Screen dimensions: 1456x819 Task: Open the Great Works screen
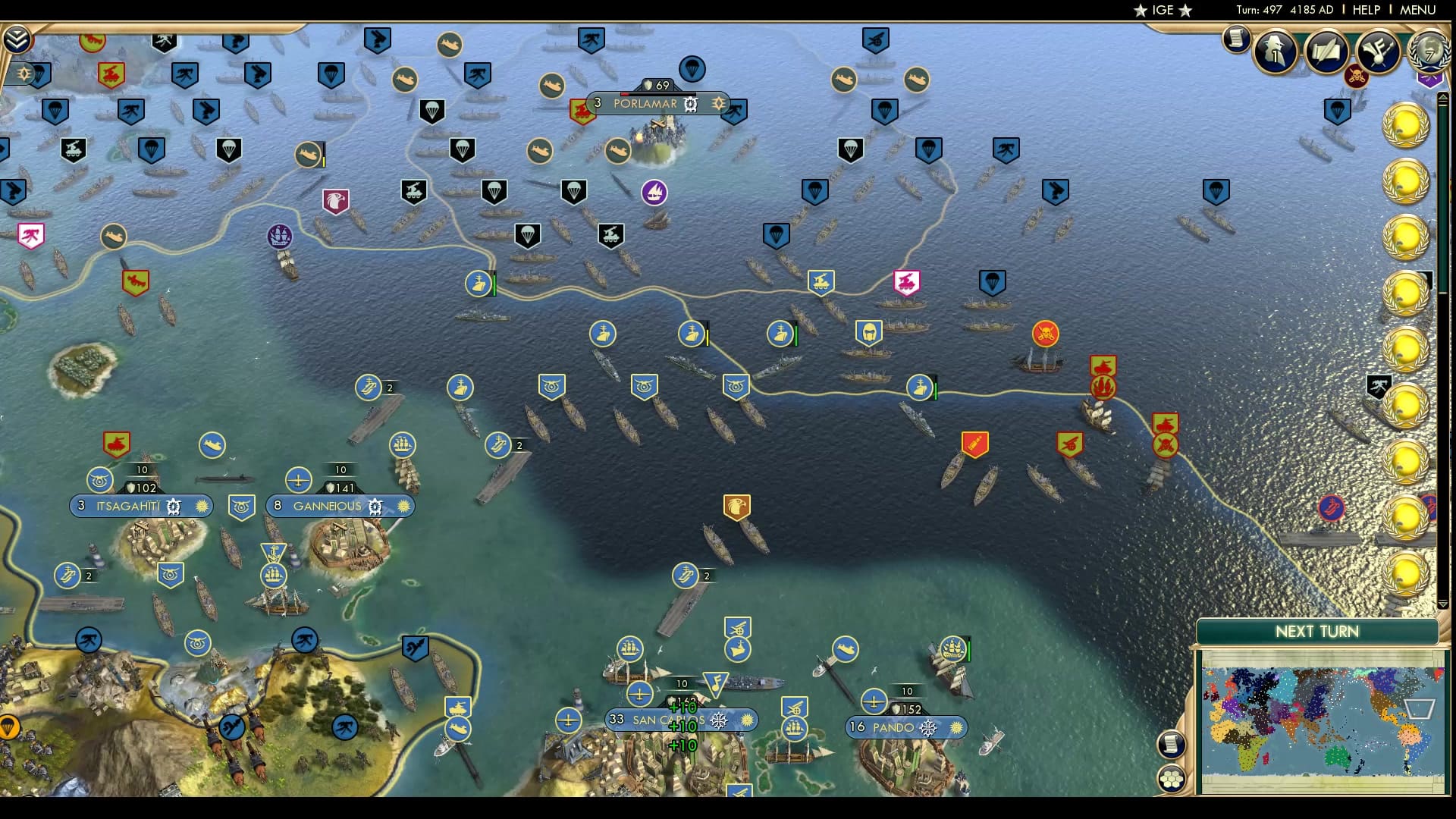(x=1326, y=52)
